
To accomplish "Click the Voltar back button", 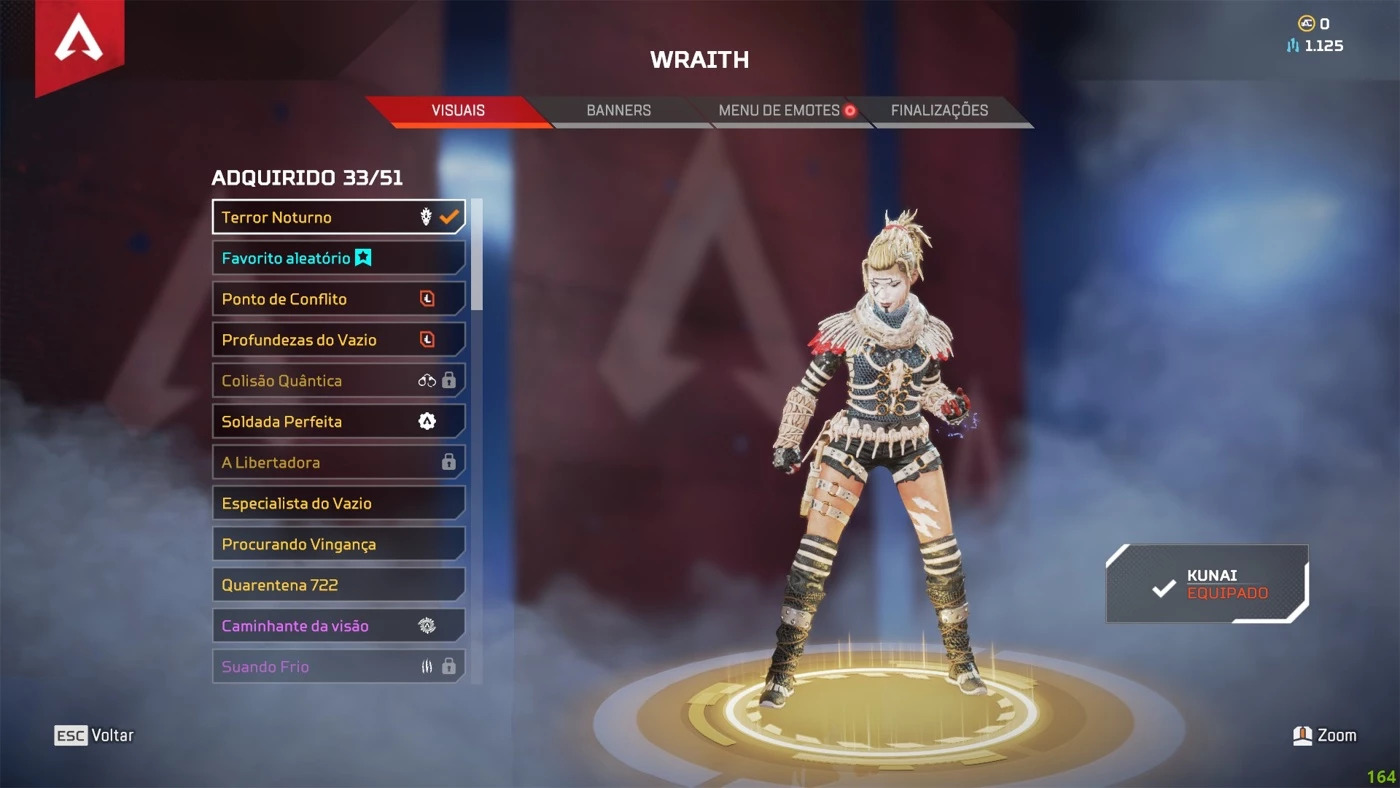I will [94, 736].
